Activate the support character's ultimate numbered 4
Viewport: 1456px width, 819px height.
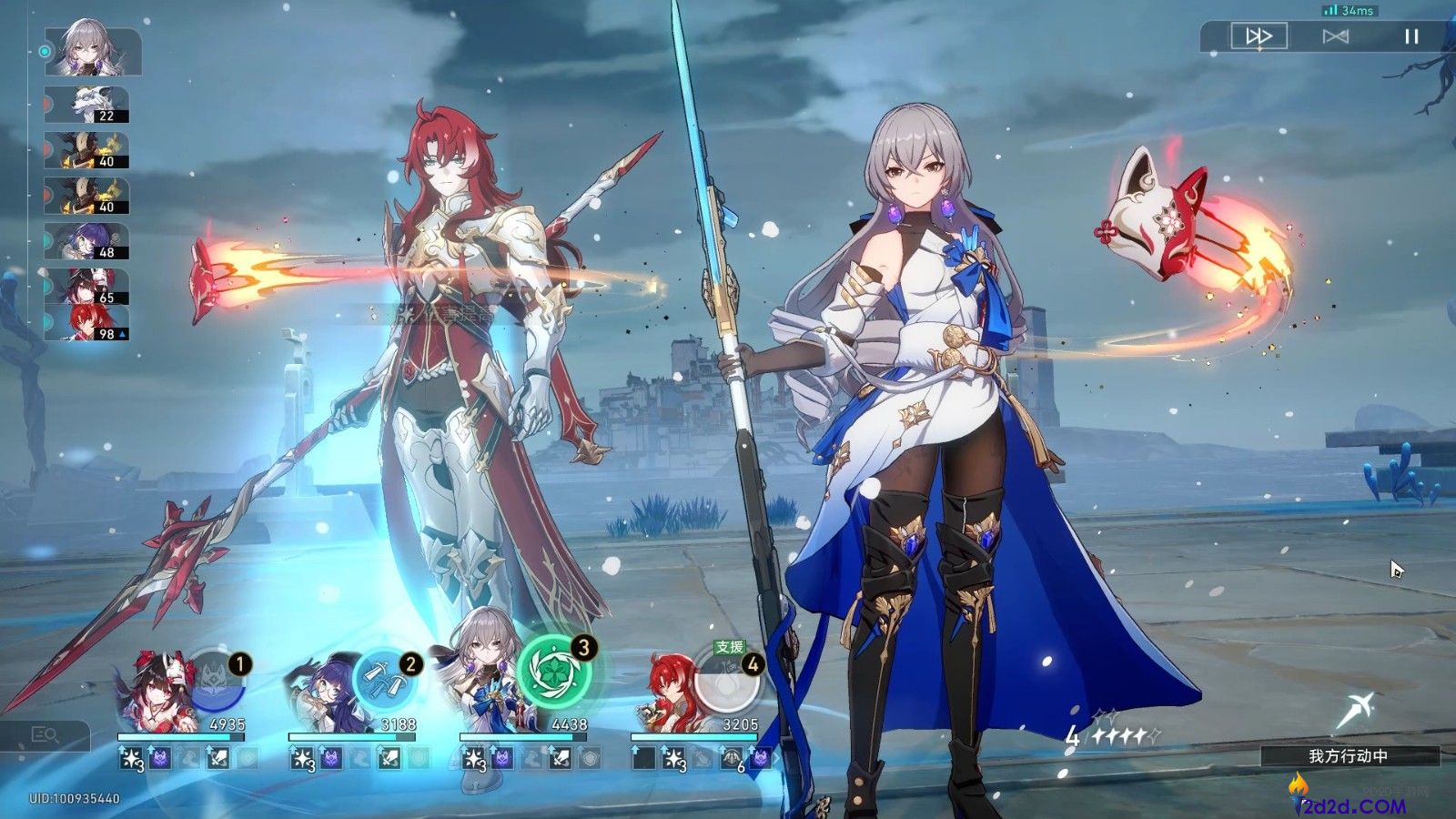[x=726, y=682]
